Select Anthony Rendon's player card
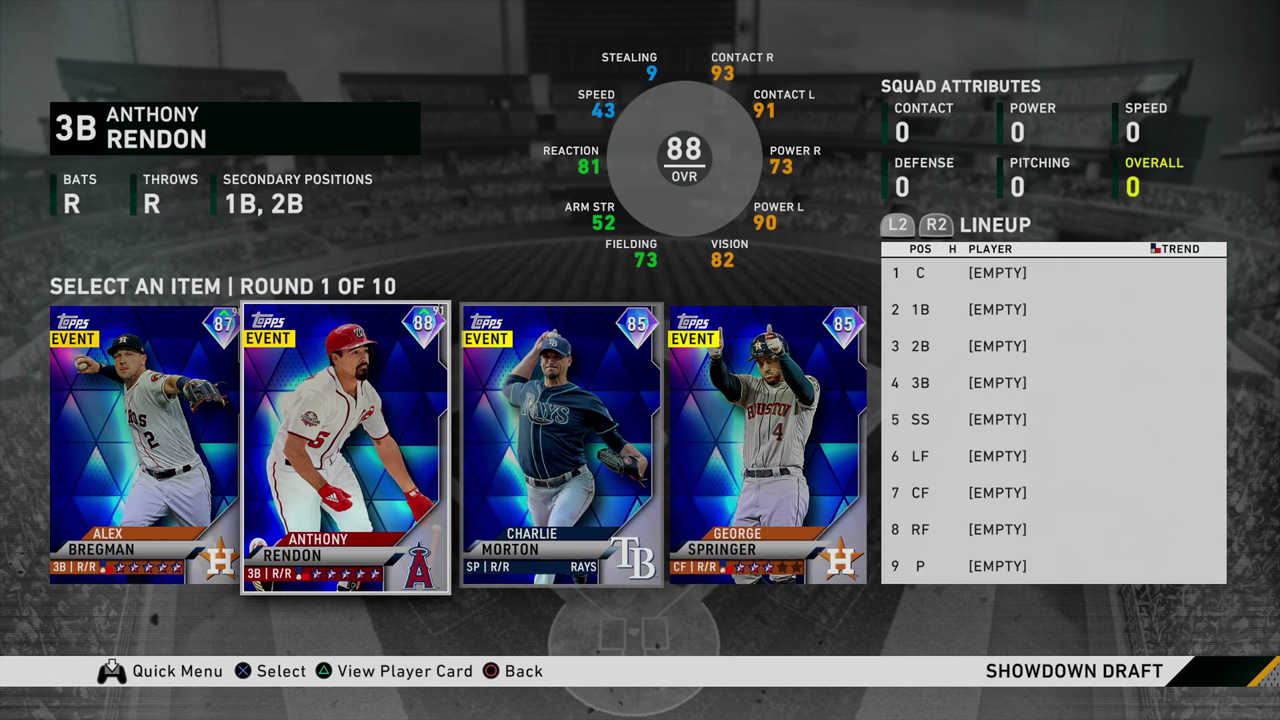 pyautogui.click(x=345, y=445)
